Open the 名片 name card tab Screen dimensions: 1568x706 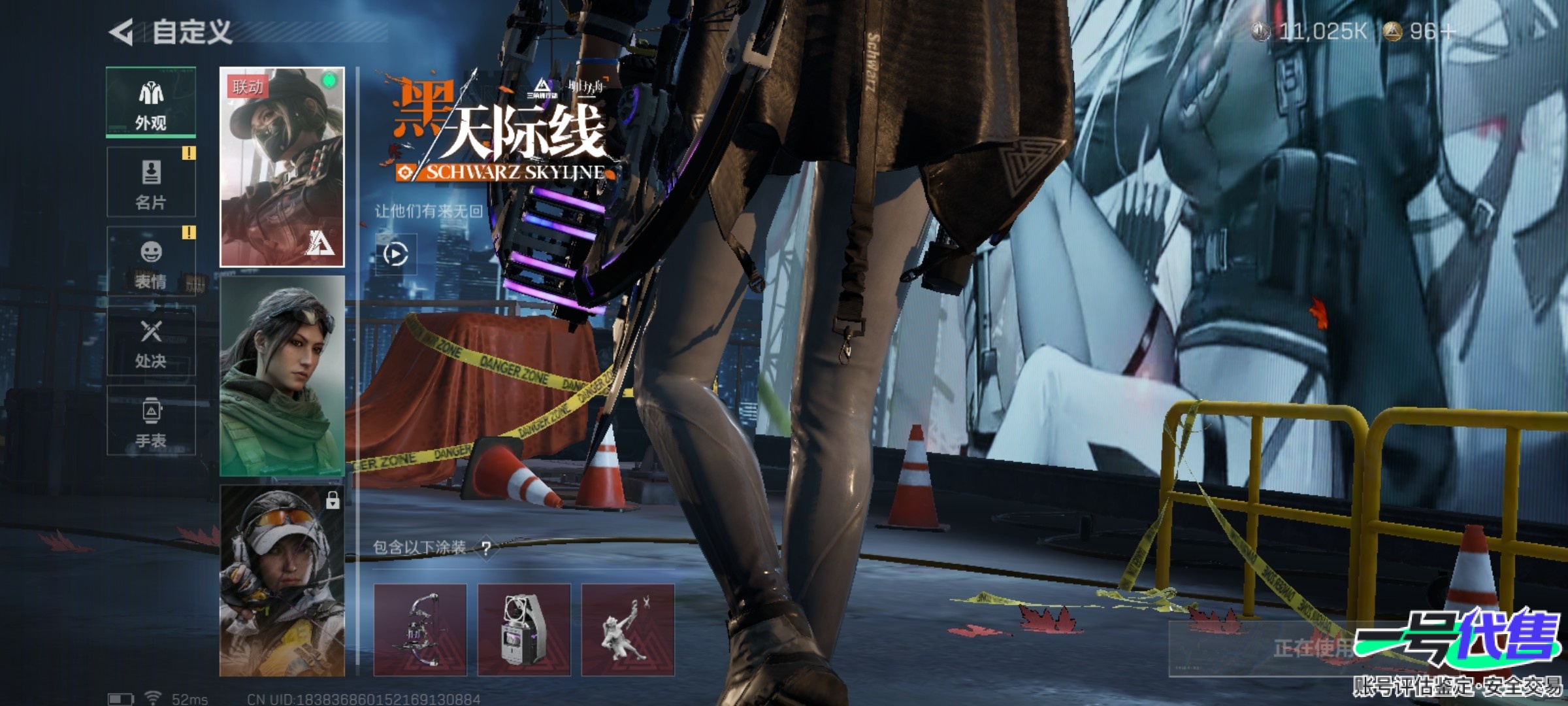[x=151, y=182]
